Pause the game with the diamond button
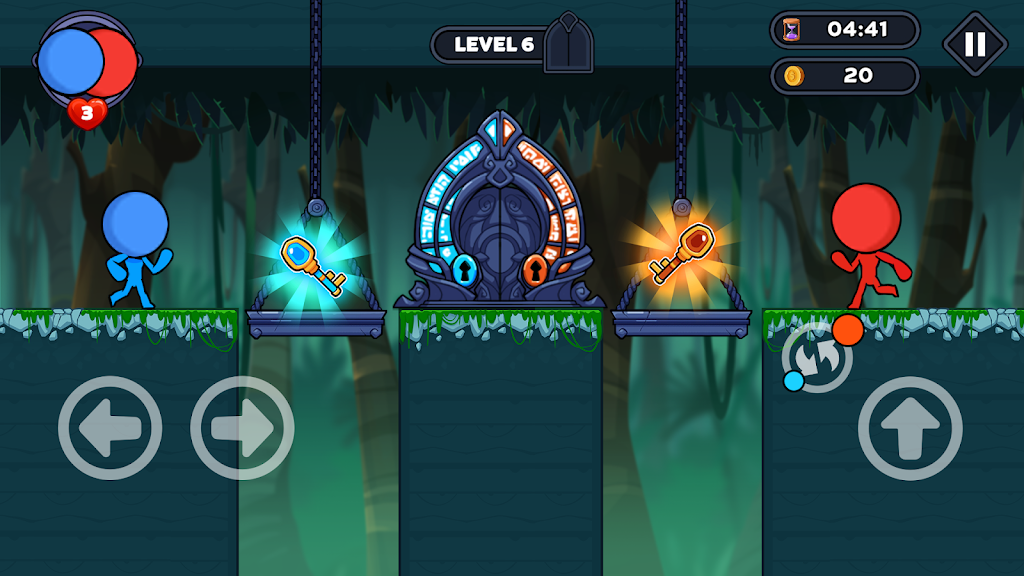1024x576 pixels. pos(975,44)
